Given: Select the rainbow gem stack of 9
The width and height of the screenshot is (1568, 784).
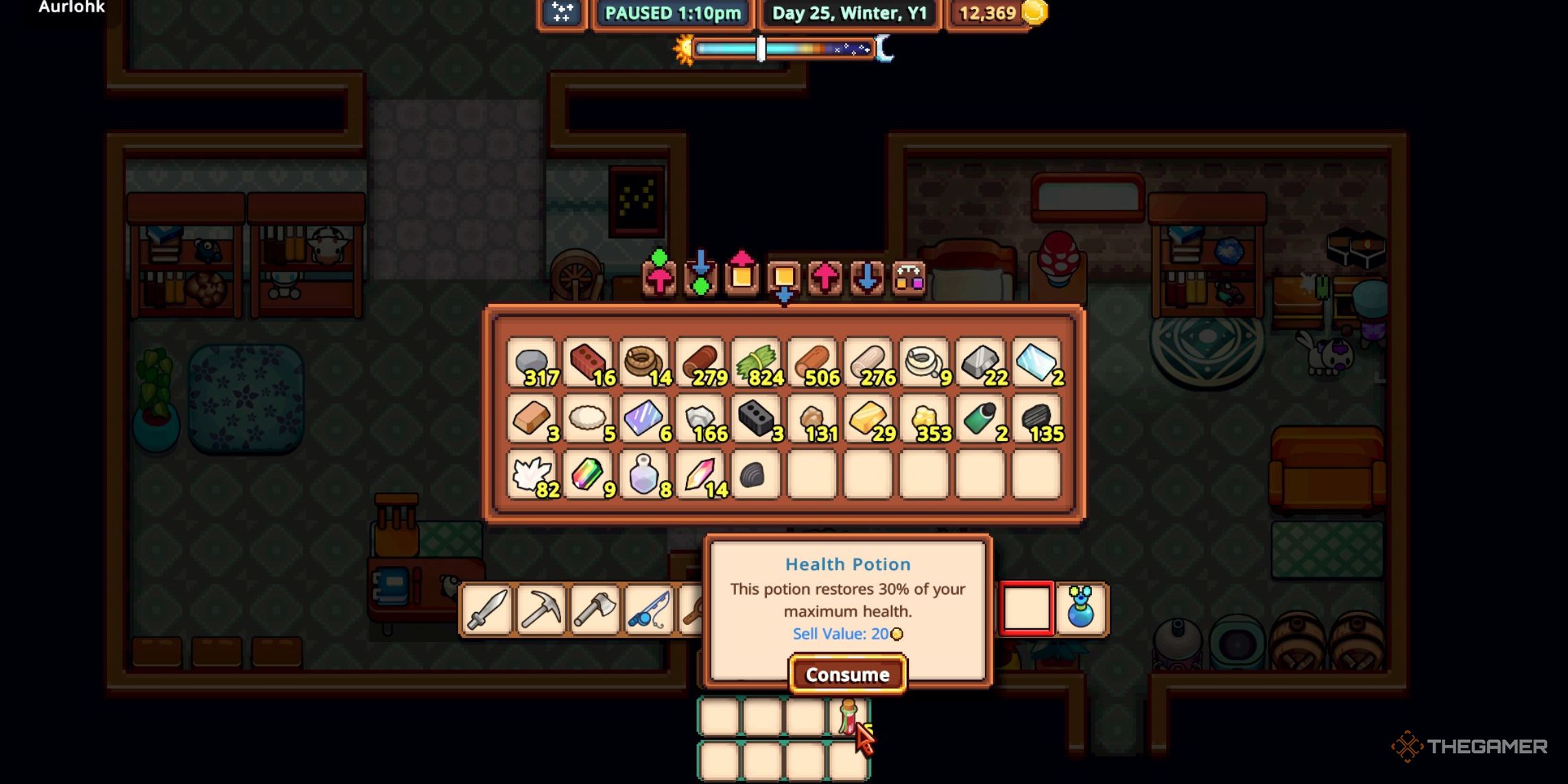Looking at the screenshot, I should click(x=589, y=475).
